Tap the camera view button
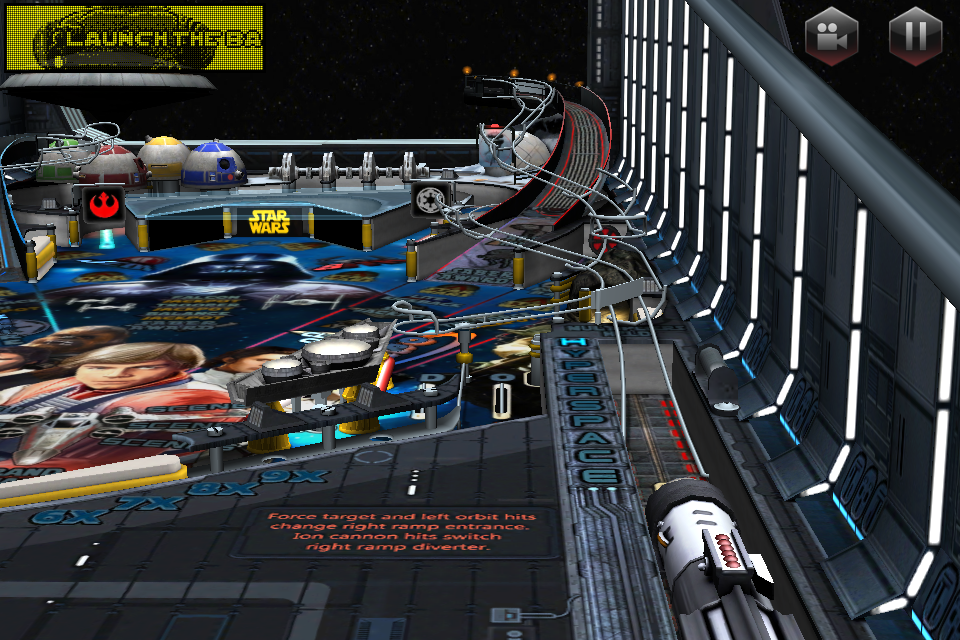 coord(832,37)
